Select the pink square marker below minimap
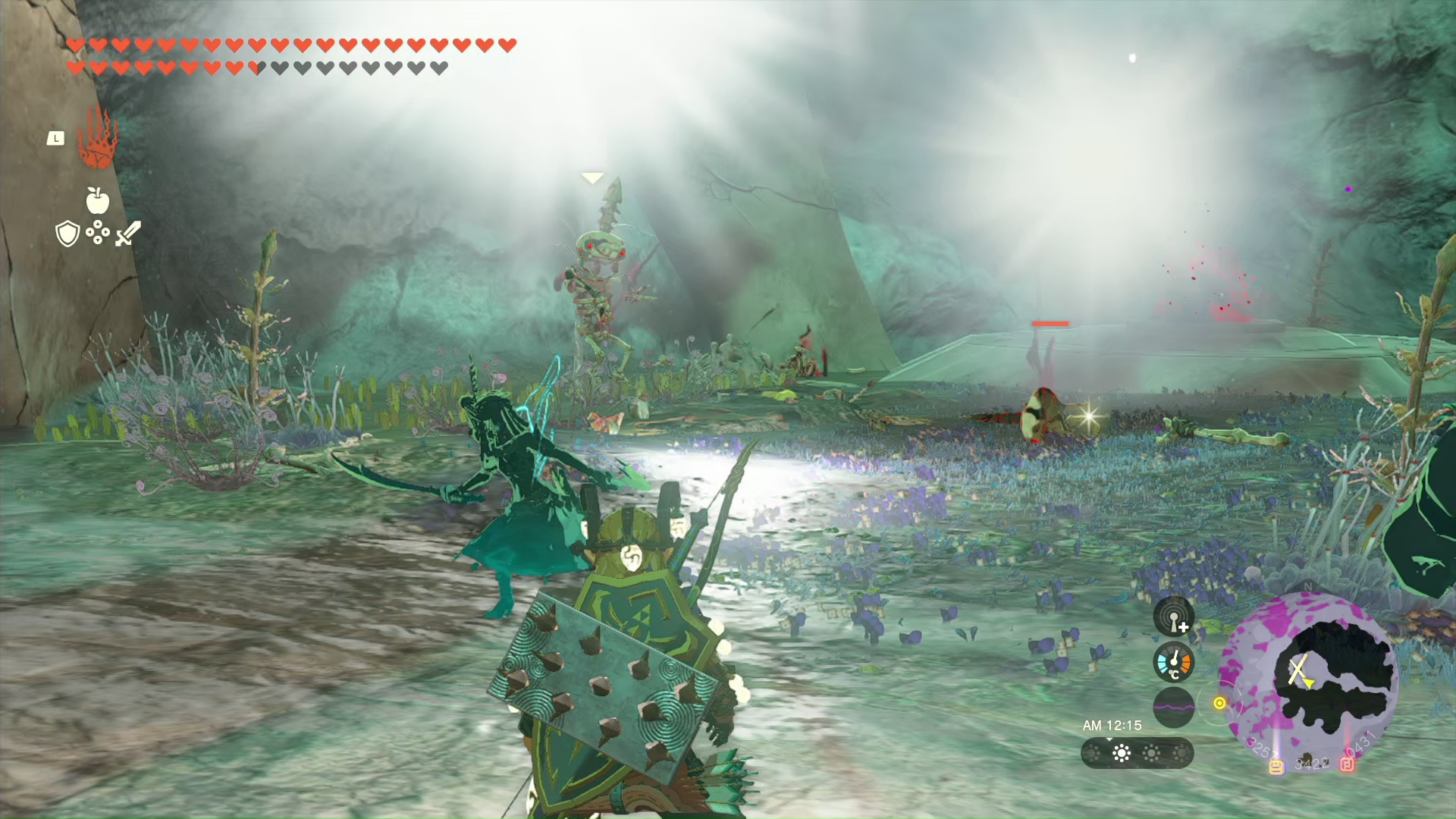The width and height of the screenshot is (1456, 819). point(1347,764)
